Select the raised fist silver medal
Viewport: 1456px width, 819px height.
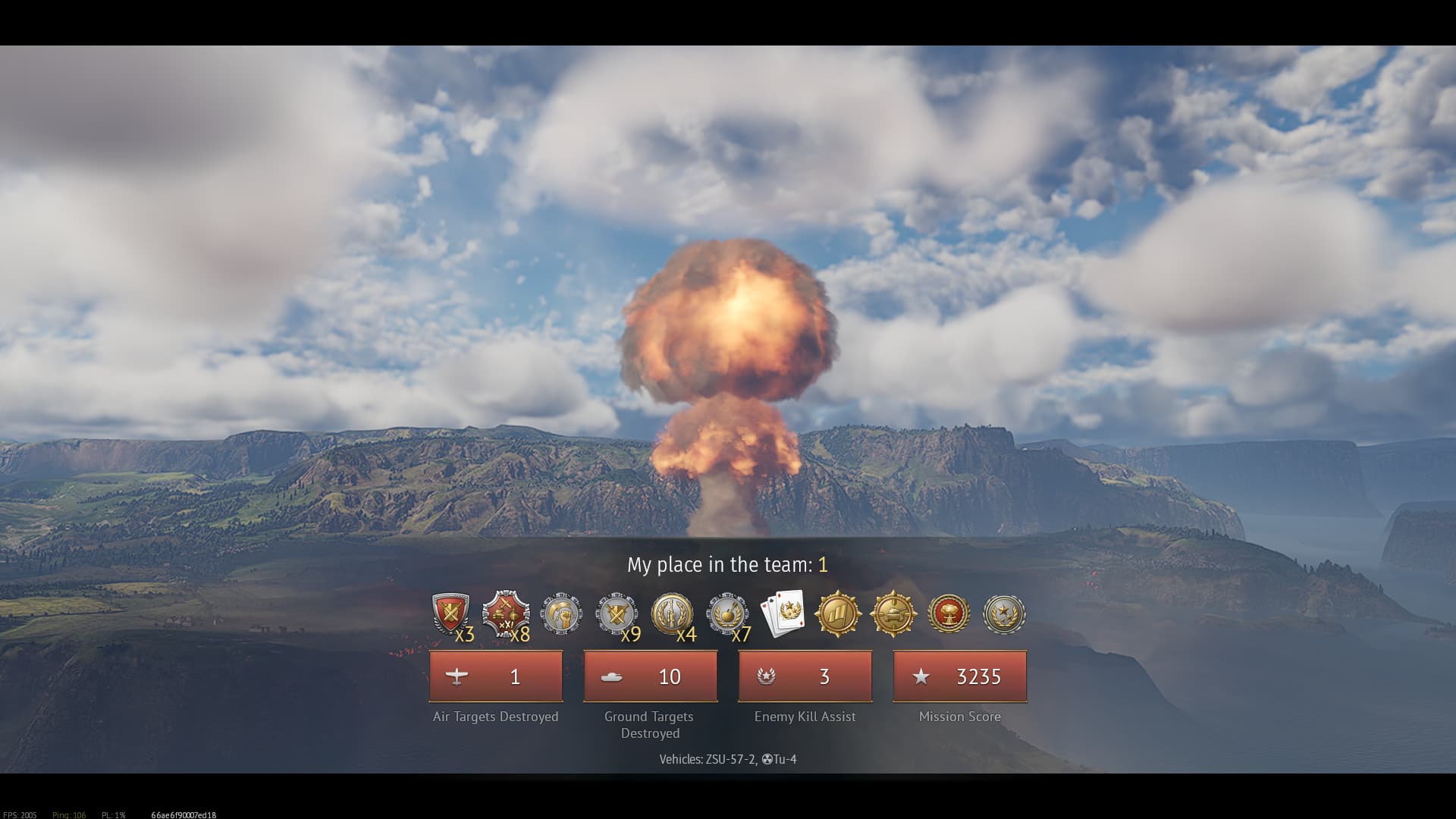pos(561,613)
